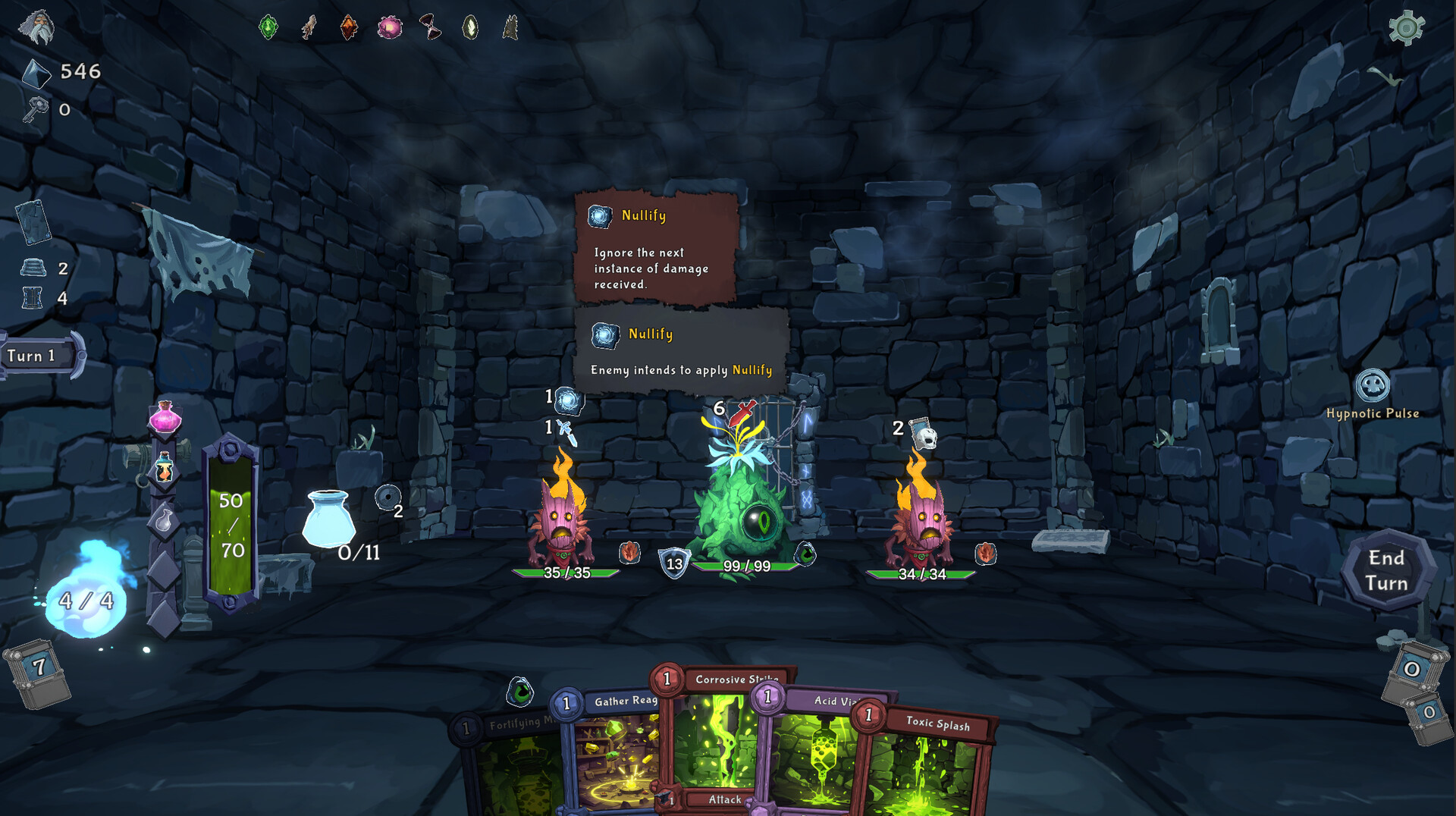
Task: Open the discard pile on the right
Action: (1412, 669)
